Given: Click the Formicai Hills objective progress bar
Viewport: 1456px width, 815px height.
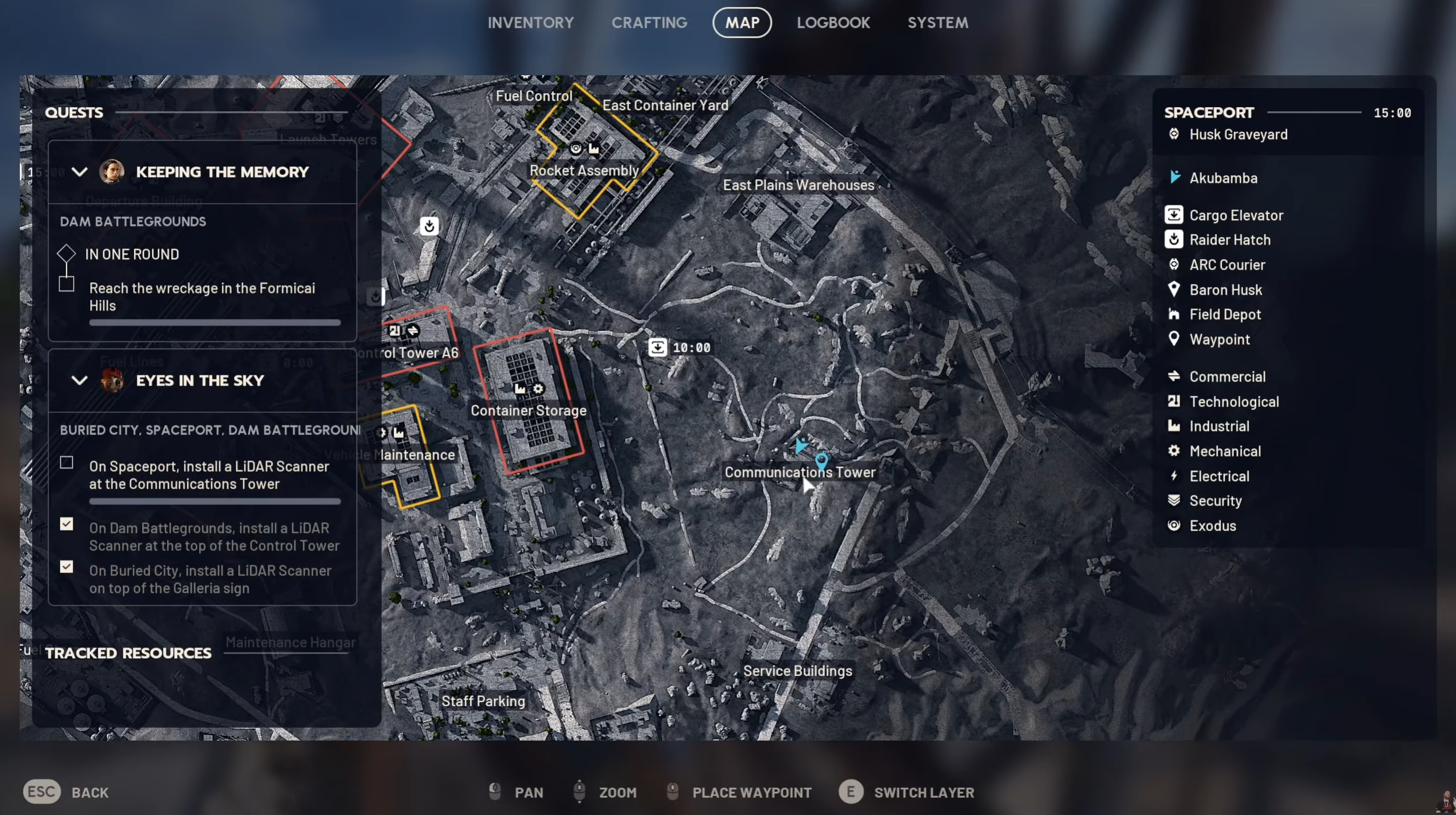Looking at the screenshot, I should 214,322.
